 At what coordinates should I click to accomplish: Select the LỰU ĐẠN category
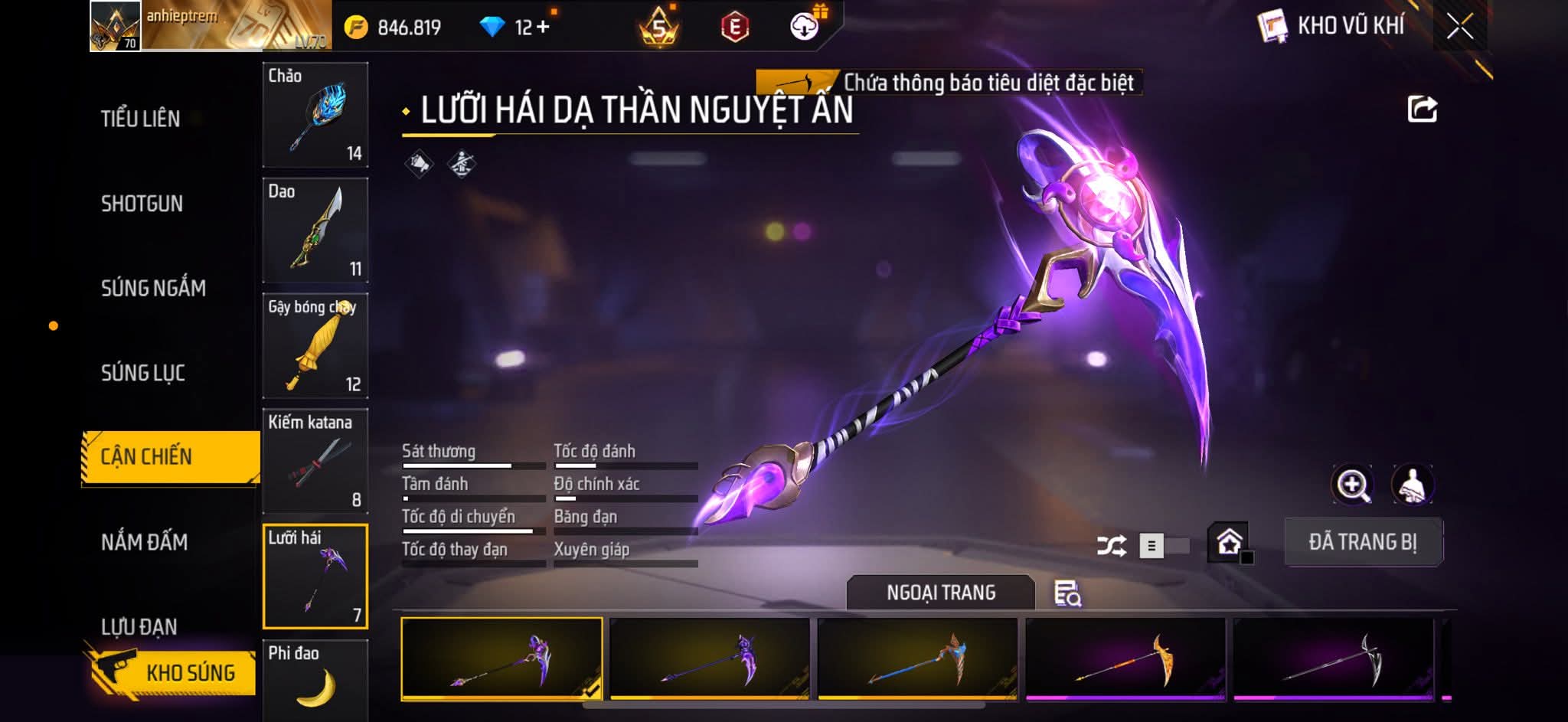[139, 627]
